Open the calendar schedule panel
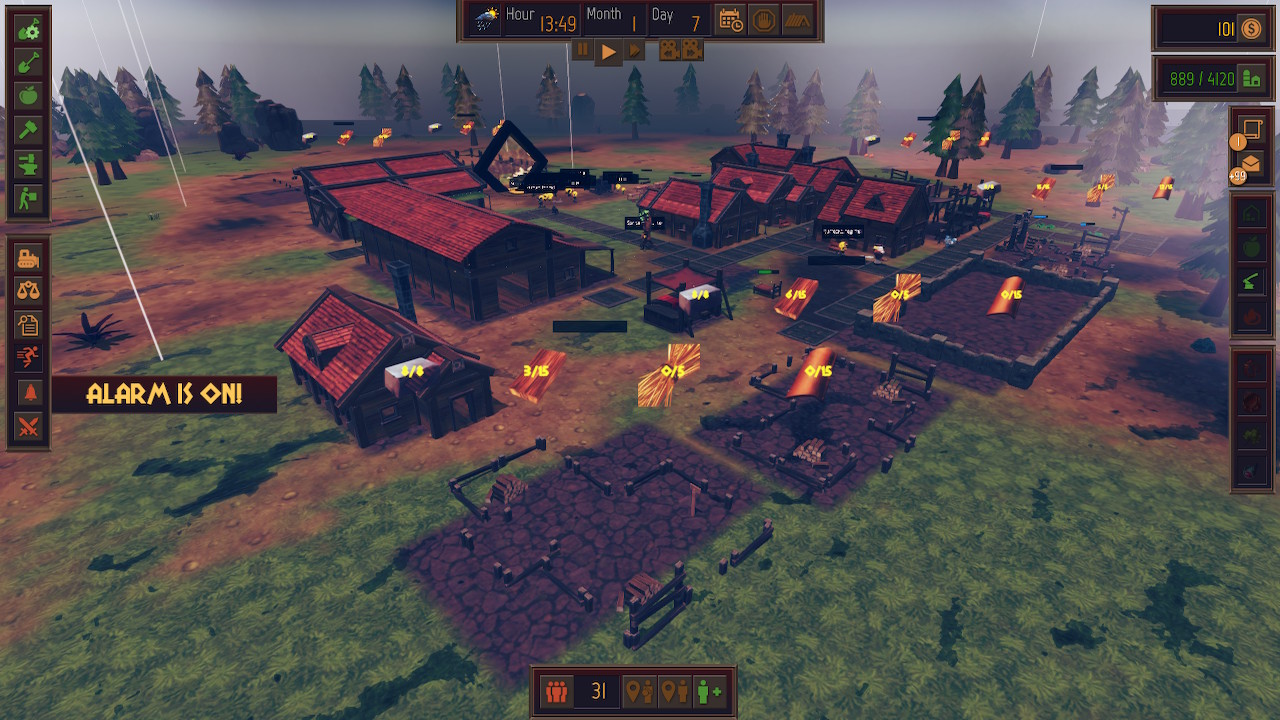1280x720 pixels. pos(730,18)
